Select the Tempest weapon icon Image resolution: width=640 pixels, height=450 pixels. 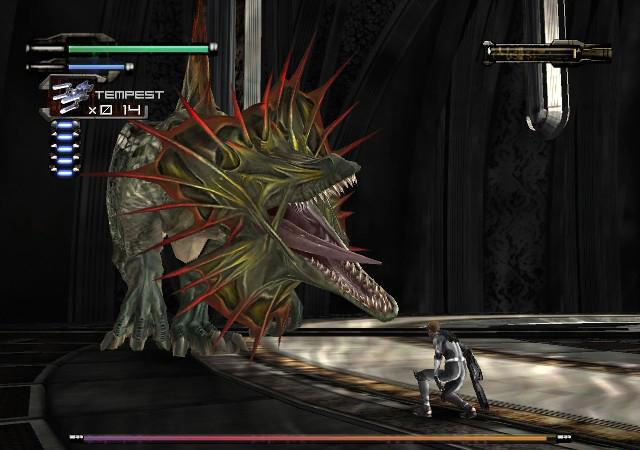point(71,96)
